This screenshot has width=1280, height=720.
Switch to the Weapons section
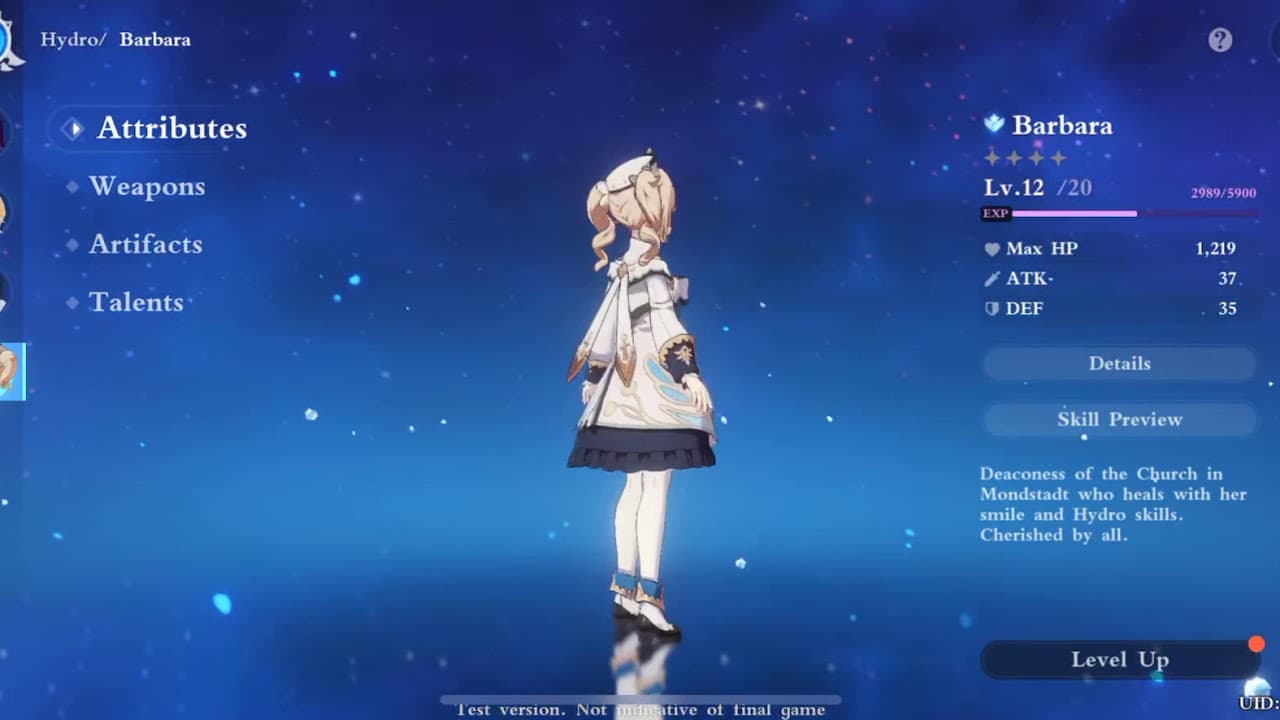coord(146,186)
